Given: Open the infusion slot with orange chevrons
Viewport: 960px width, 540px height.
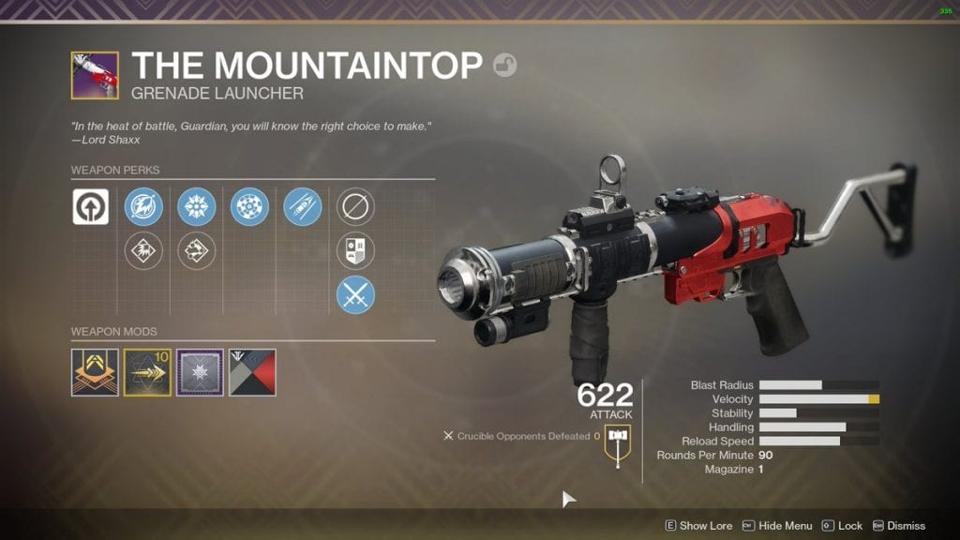Looking at the screenshot, I should click(x=95, y=372).
